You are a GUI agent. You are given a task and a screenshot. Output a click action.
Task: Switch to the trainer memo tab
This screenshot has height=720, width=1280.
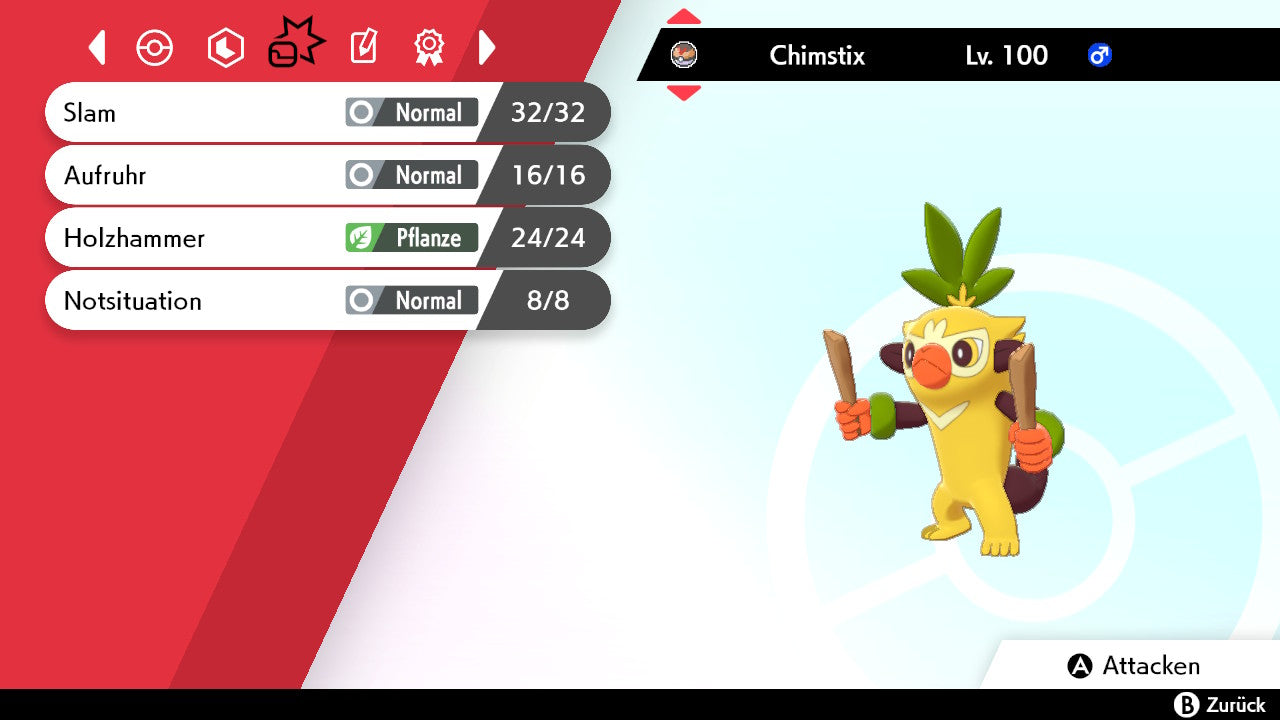click(x=363, y=48)
